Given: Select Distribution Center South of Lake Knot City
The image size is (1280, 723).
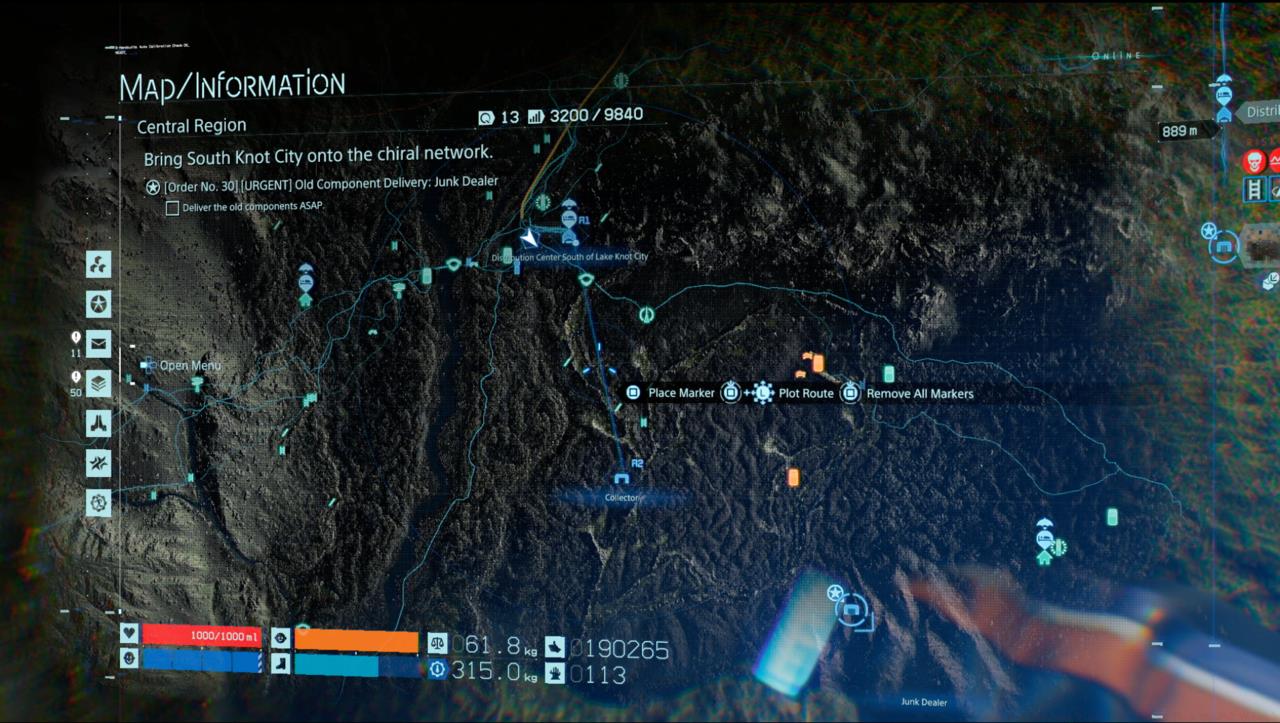Looking at the screenshot, I should [569, 238].
